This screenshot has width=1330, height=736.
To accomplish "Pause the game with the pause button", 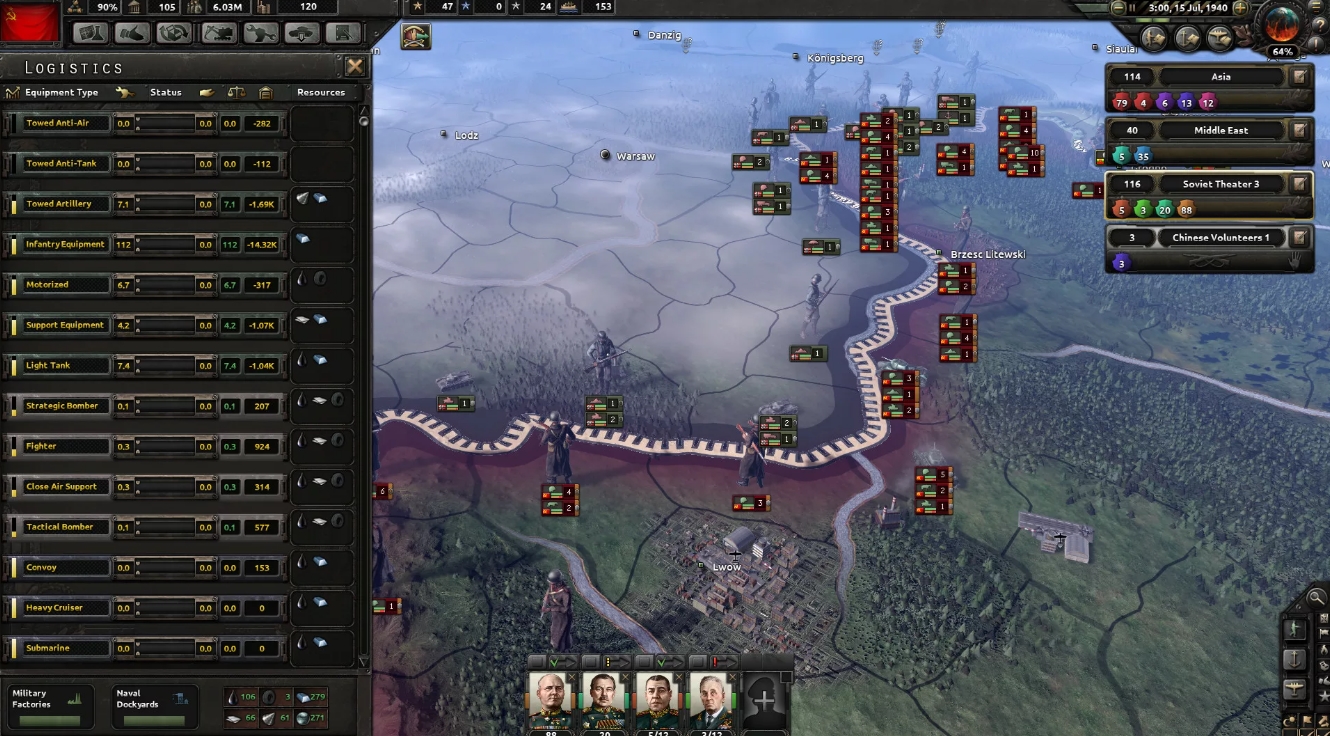I will point(1132,8).
